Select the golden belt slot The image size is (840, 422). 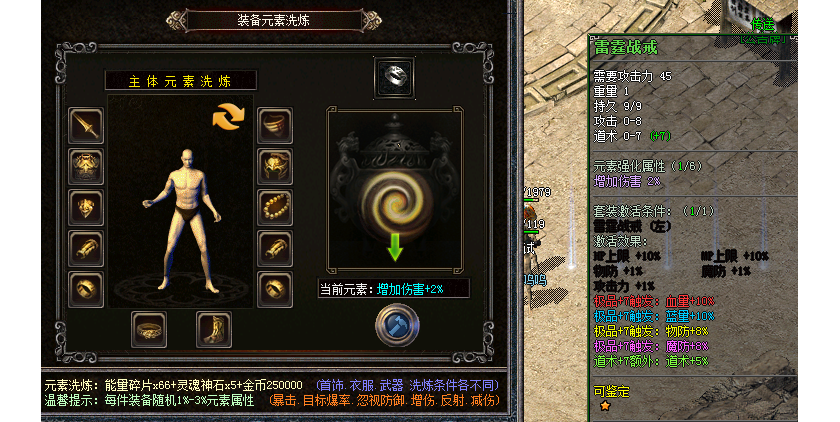coord(149,328)
